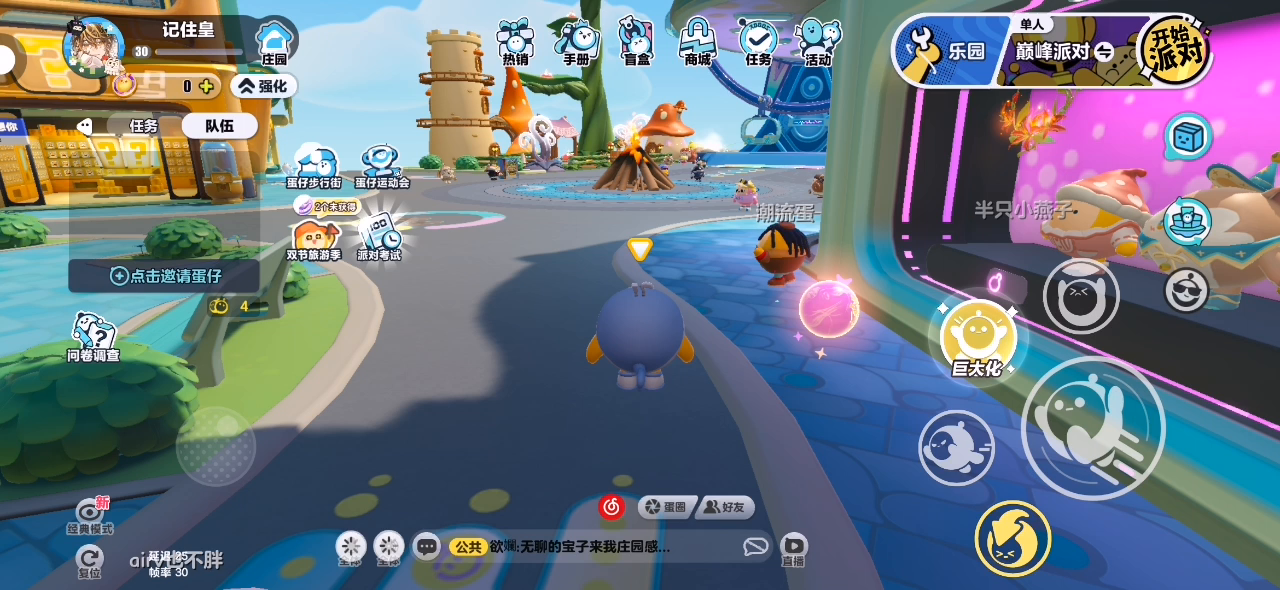
Task: Open the 热销 hot sales shop
Action: [515, 42]
